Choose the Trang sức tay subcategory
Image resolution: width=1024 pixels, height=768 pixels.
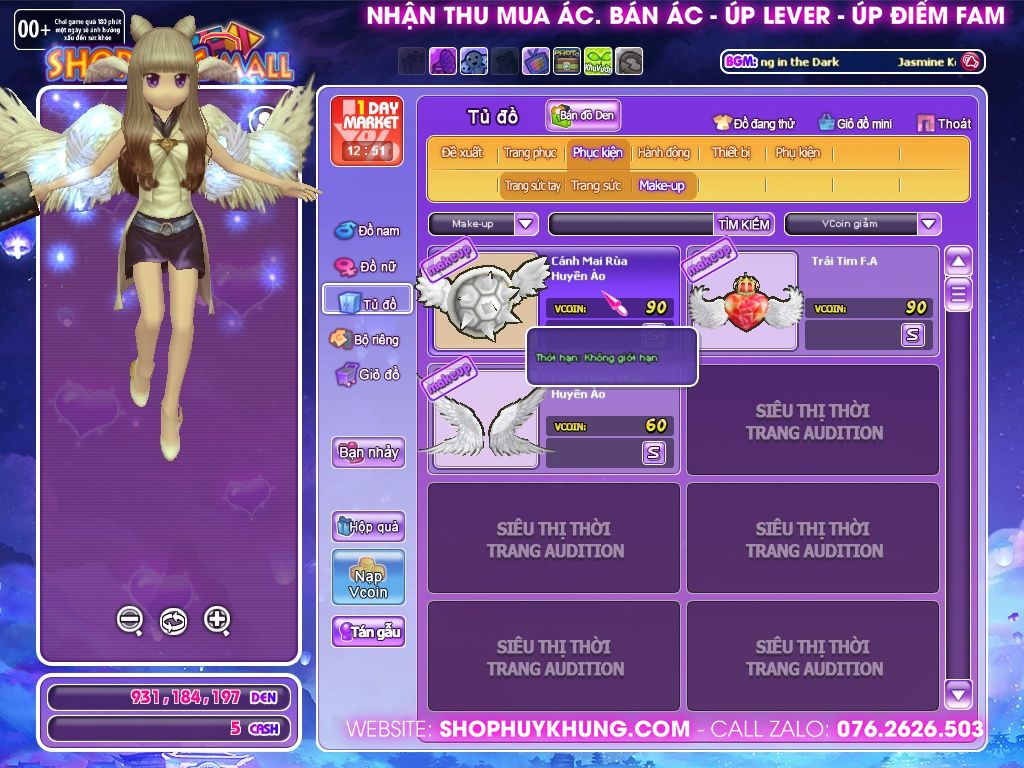click(532, 186)
